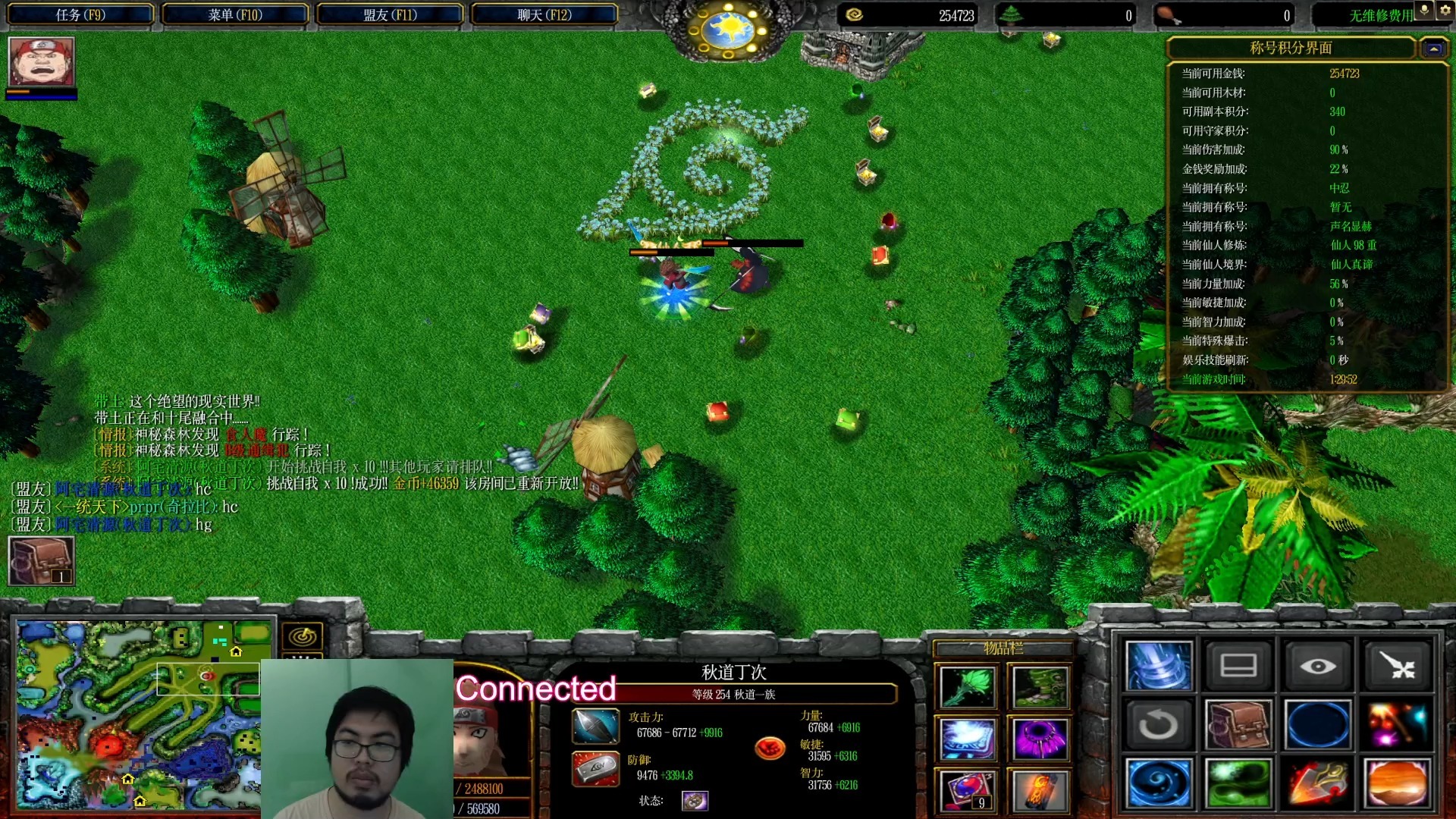Image resolution: width=1456 pixels, height=819 pixels.
Task: Select the hero portrait at top left
Action: click(41, 62)
